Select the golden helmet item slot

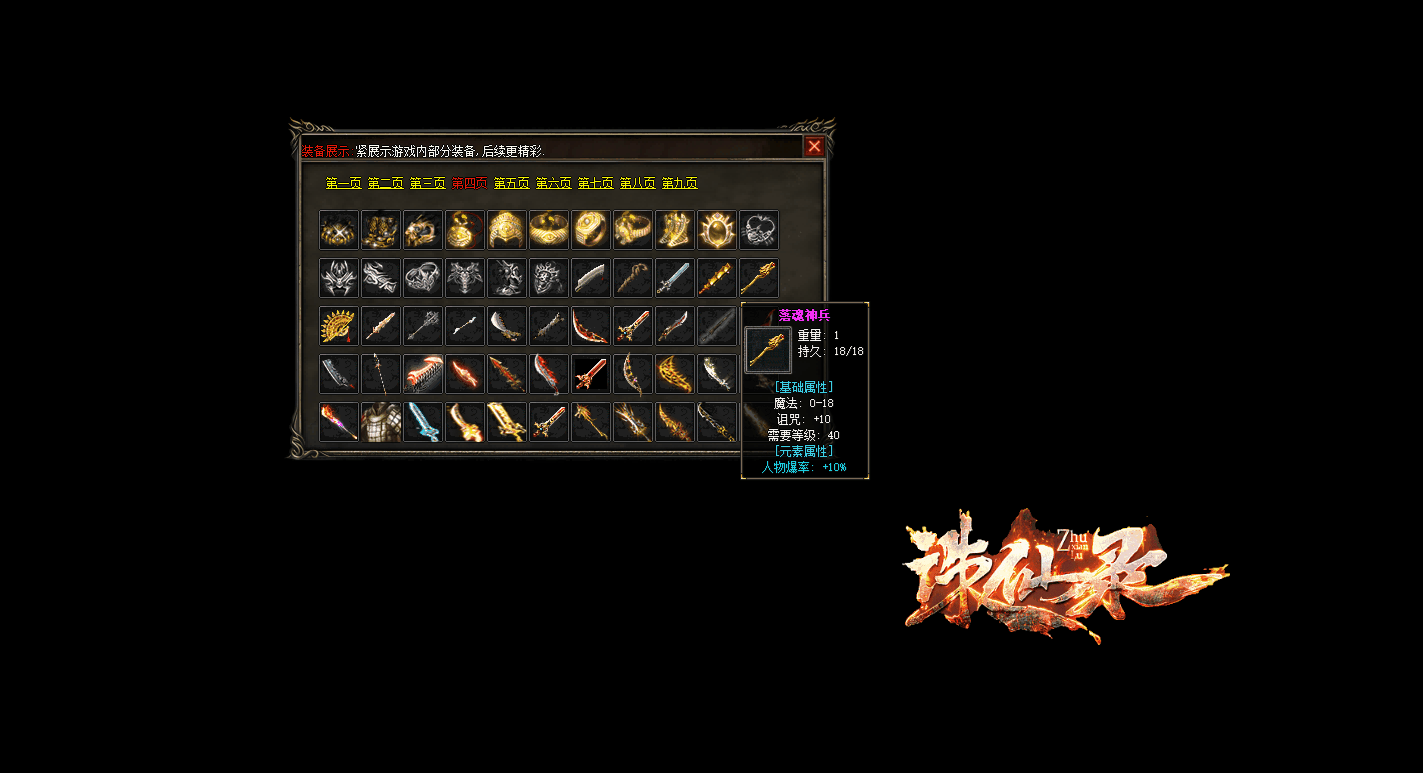(x=507, y=230)
